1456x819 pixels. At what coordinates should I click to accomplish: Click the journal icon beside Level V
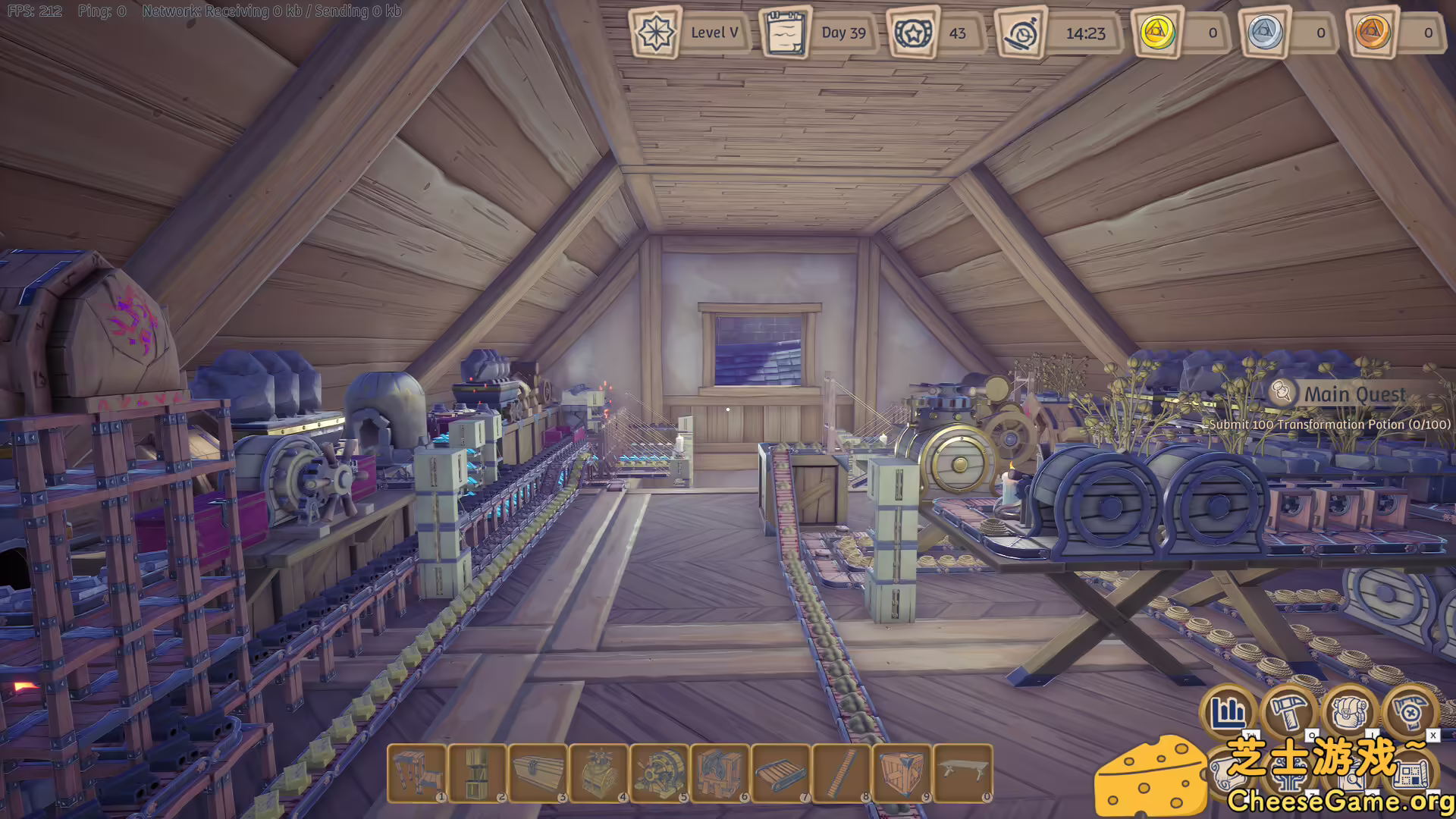coord(786,33)
